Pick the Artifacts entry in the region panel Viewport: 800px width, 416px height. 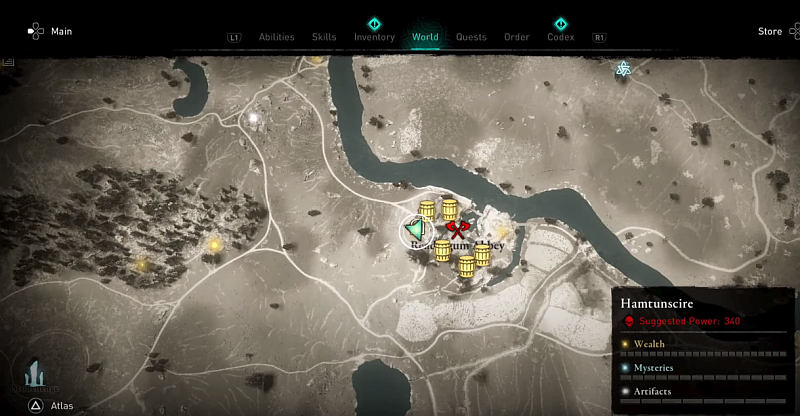653,391
